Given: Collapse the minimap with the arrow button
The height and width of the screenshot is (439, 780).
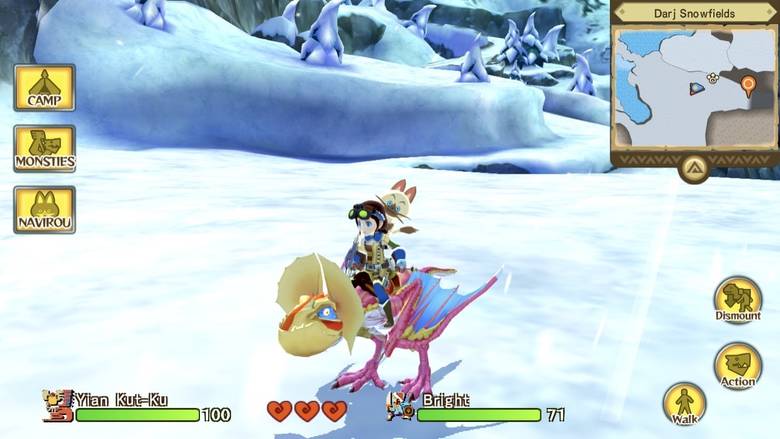Looking at the screenshot, I should 694,167.
